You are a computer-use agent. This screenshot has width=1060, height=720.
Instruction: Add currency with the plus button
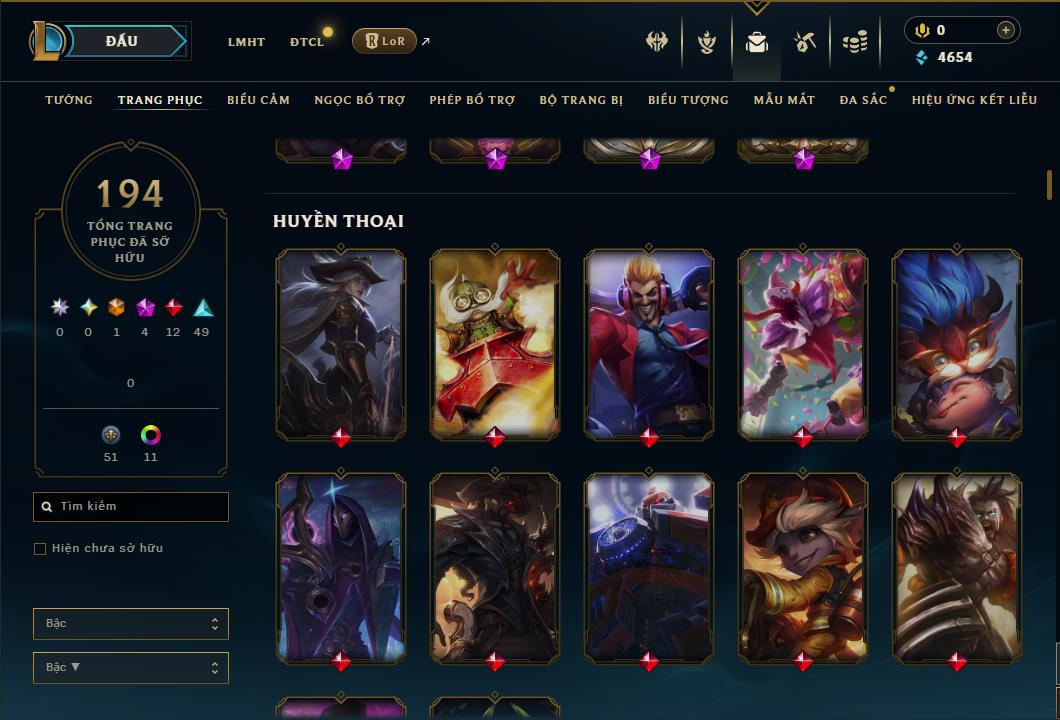1005,30
